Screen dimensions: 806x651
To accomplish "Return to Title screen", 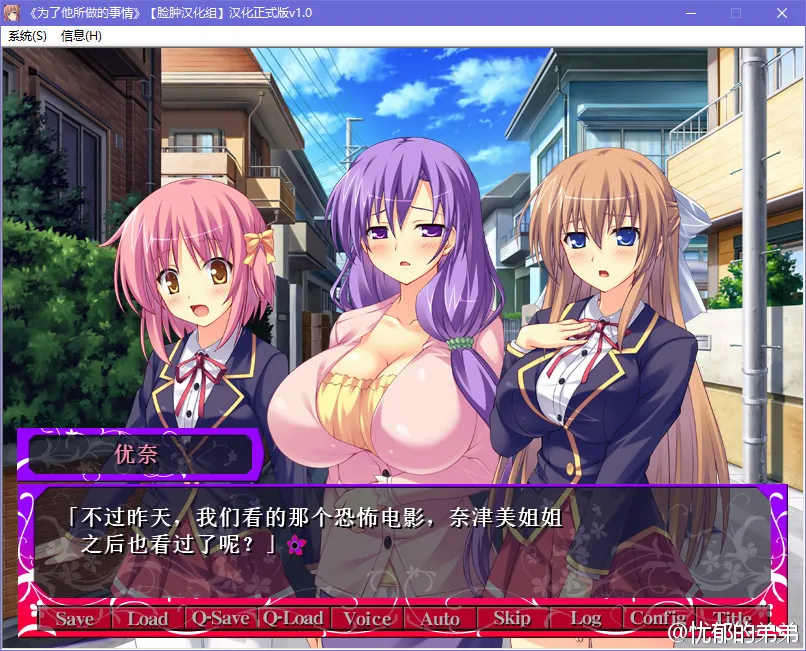I will coord(731,619).
